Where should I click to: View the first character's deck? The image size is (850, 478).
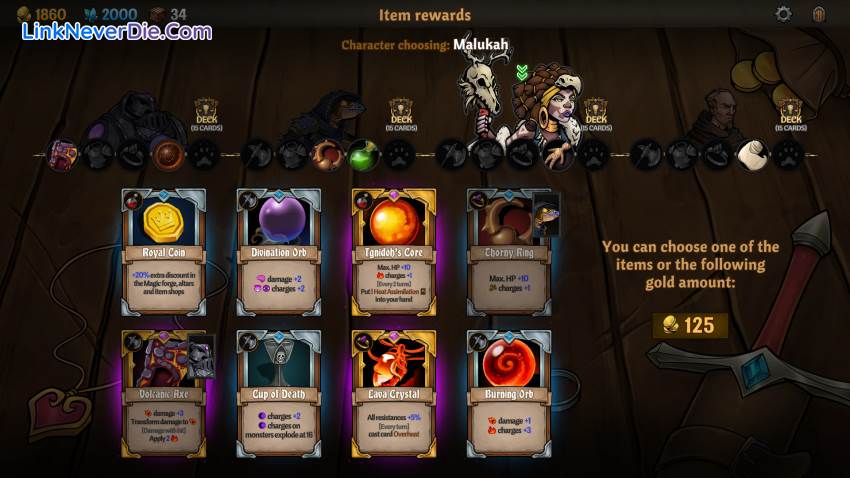(207, 113)
